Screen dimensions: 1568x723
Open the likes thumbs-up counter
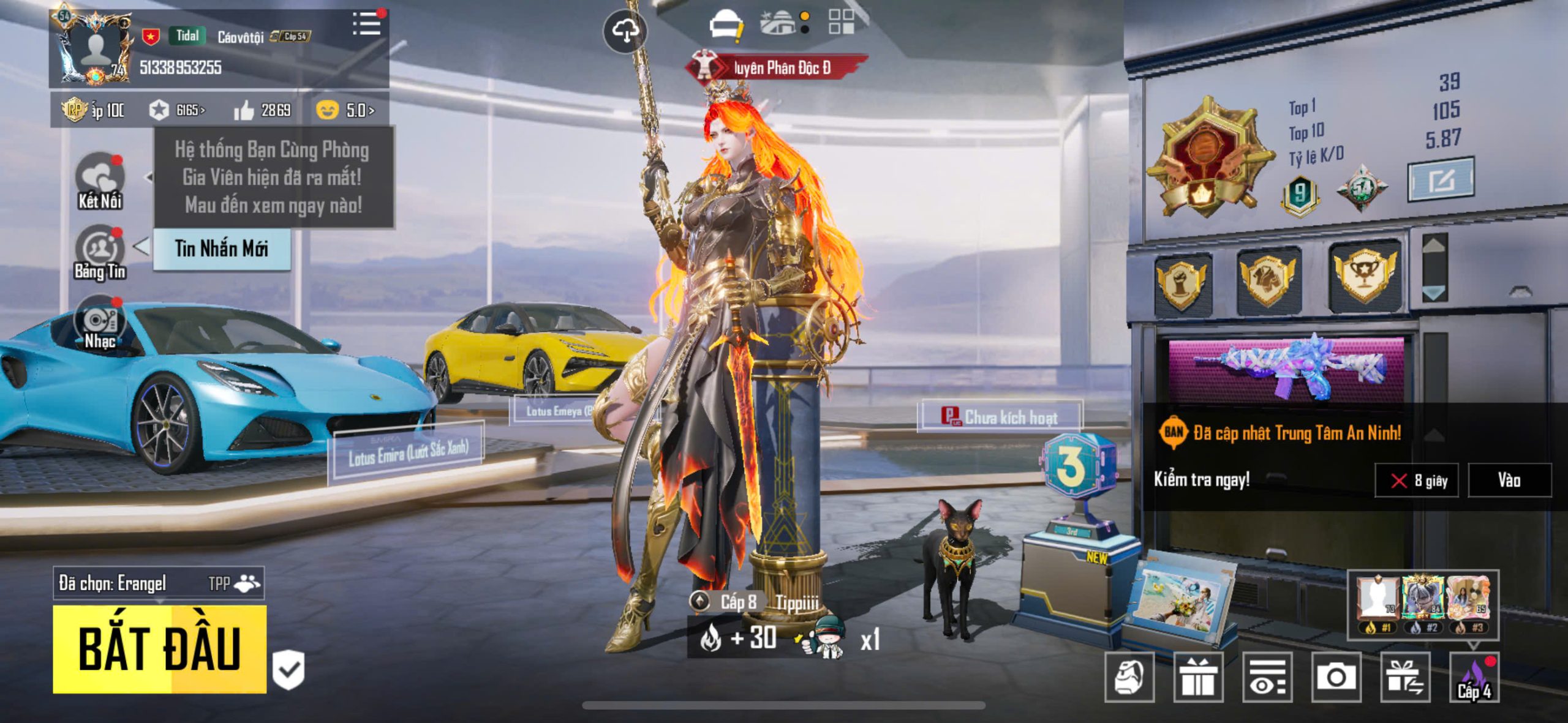pos(263,110)
